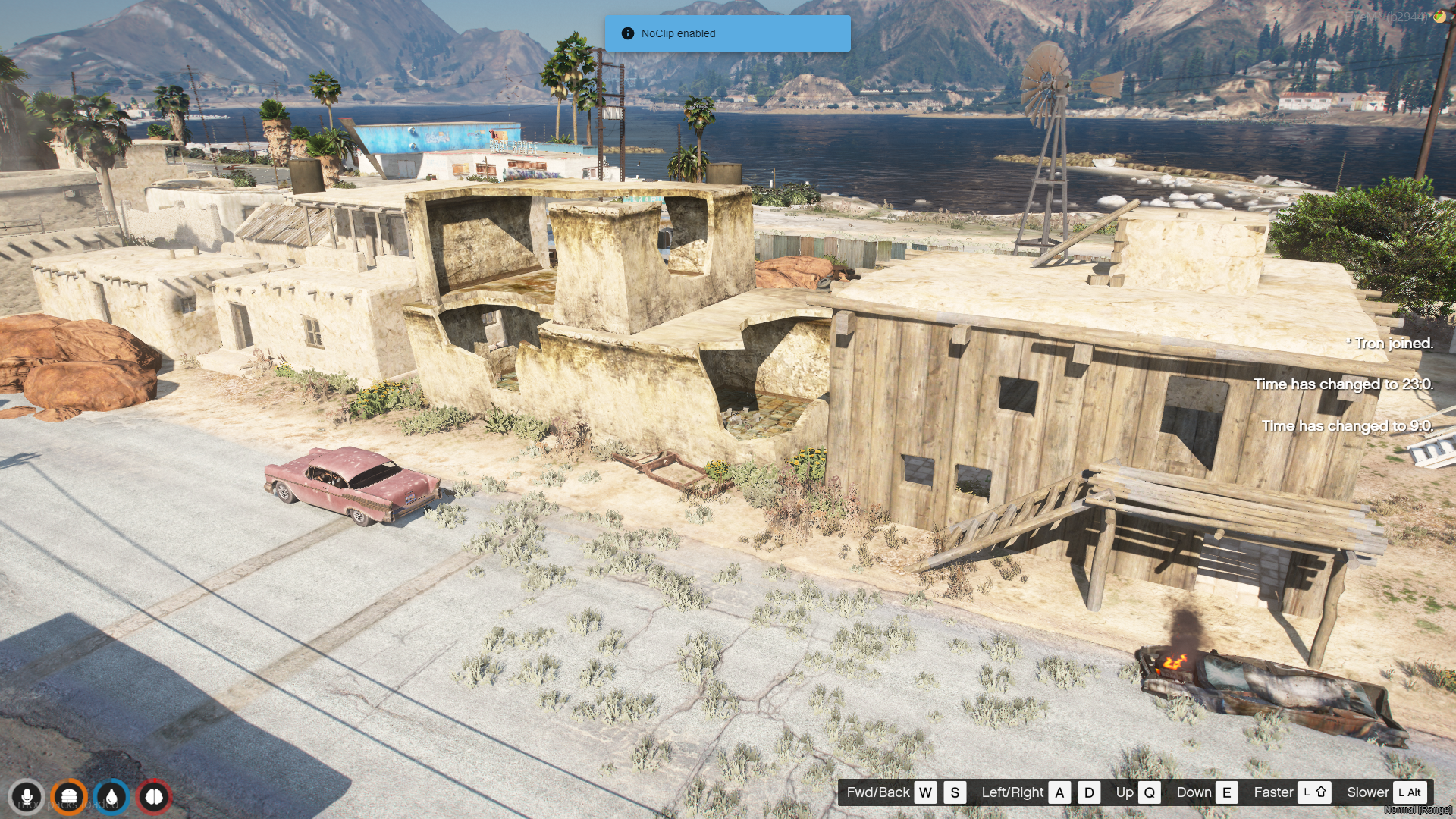The height and width of the screenshot is (819, 1456).
Task: Select the burger hunger icon
Action: pyautogui.click(x=69, y=797)
